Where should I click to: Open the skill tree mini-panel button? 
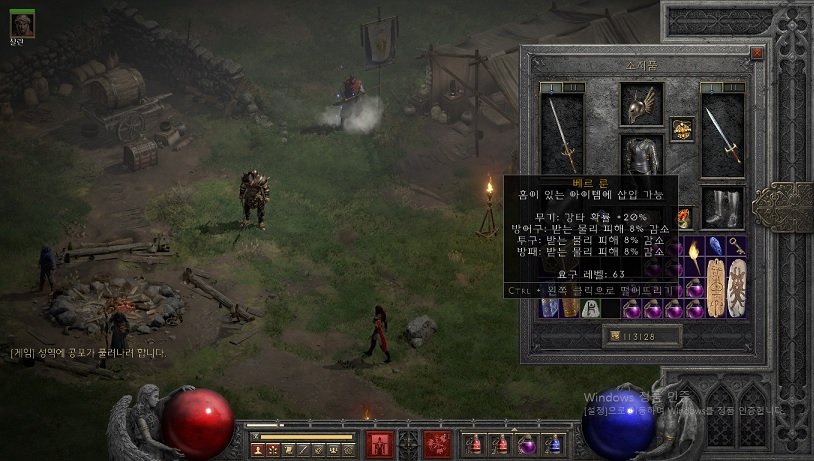(272, 451)
